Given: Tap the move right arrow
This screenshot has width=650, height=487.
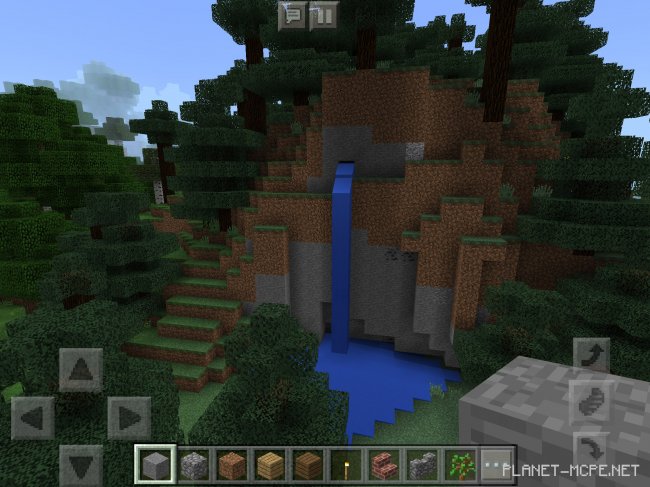Looking at the screenshot, I should point(129,417).
